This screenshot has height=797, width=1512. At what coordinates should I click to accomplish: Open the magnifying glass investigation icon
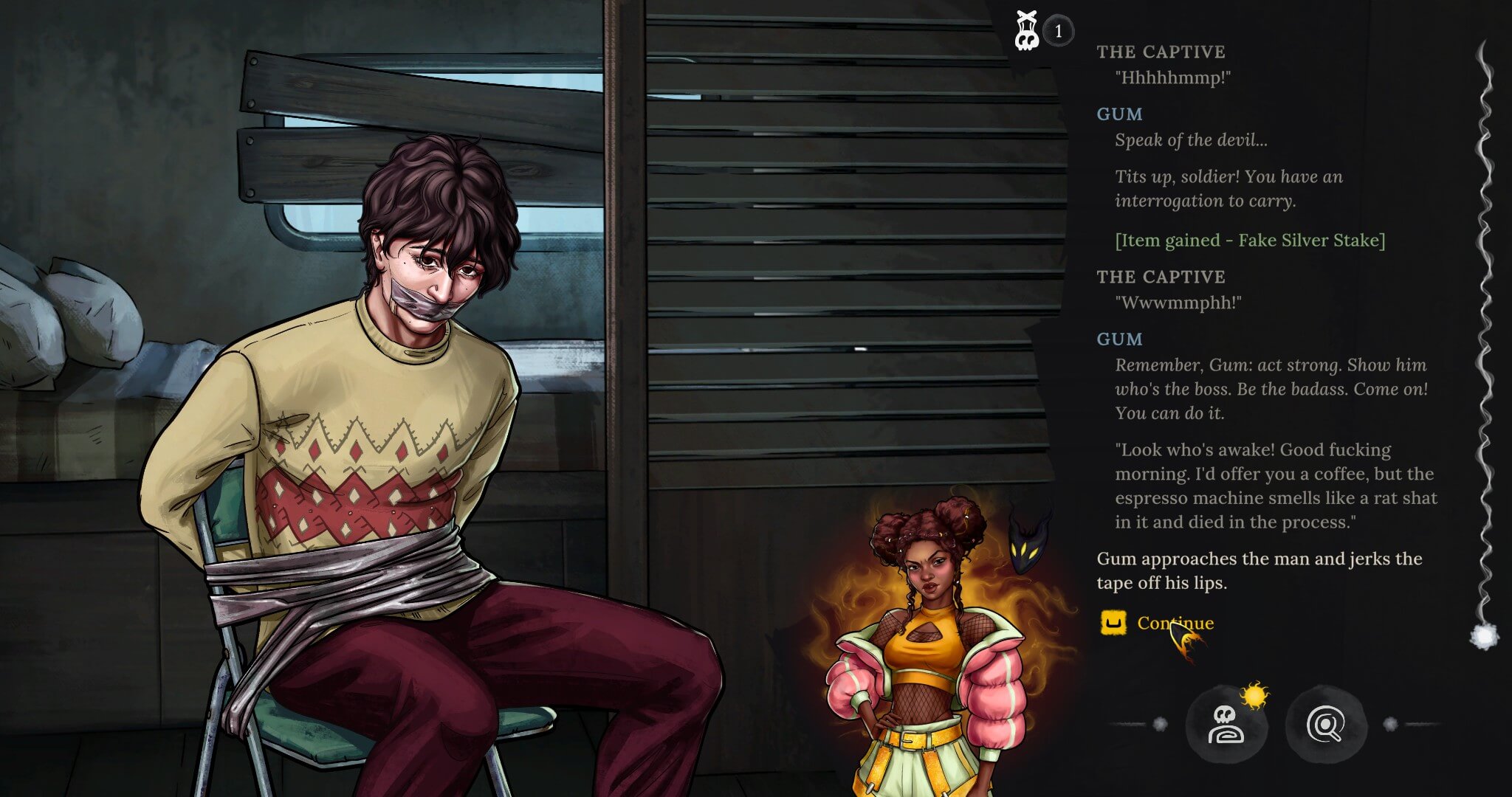point(1326,725)
